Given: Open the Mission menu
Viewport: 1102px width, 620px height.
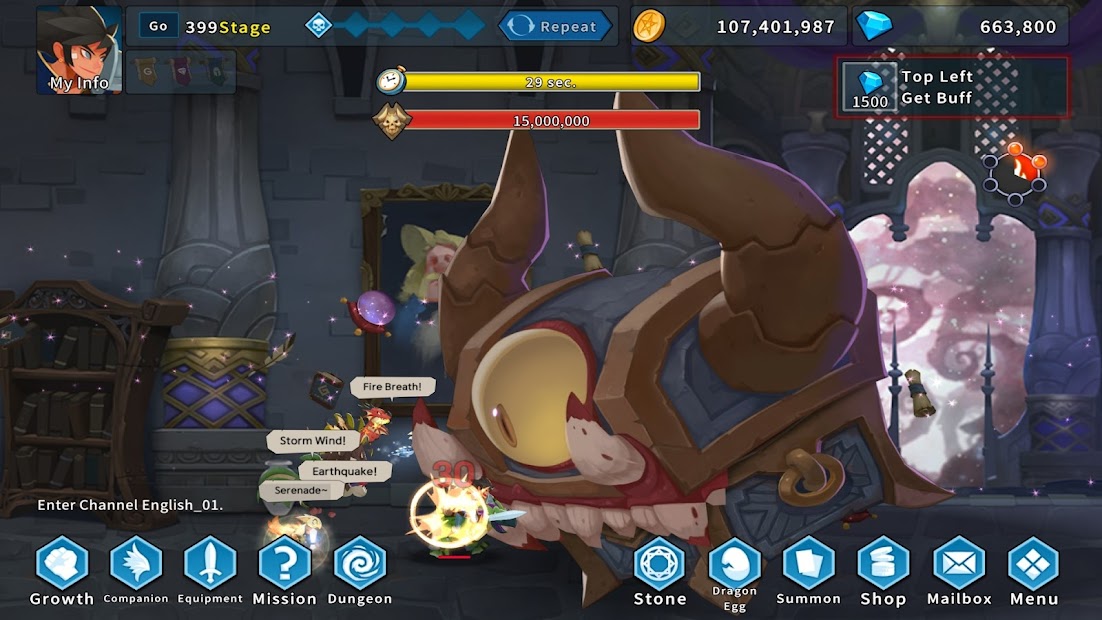Looking at the screenshot, I should [284, 565].
